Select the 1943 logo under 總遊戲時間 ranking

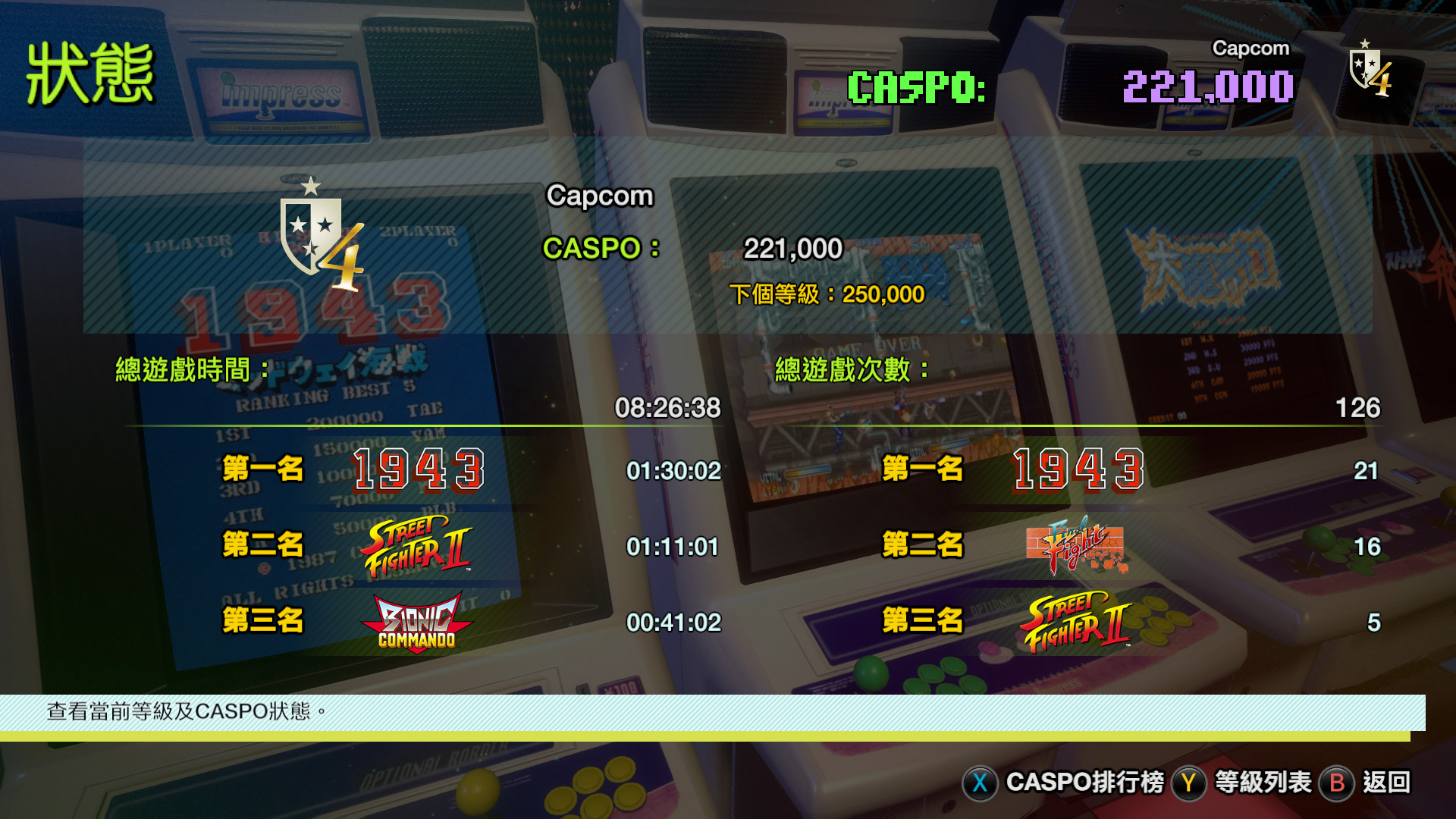[418, 470]
